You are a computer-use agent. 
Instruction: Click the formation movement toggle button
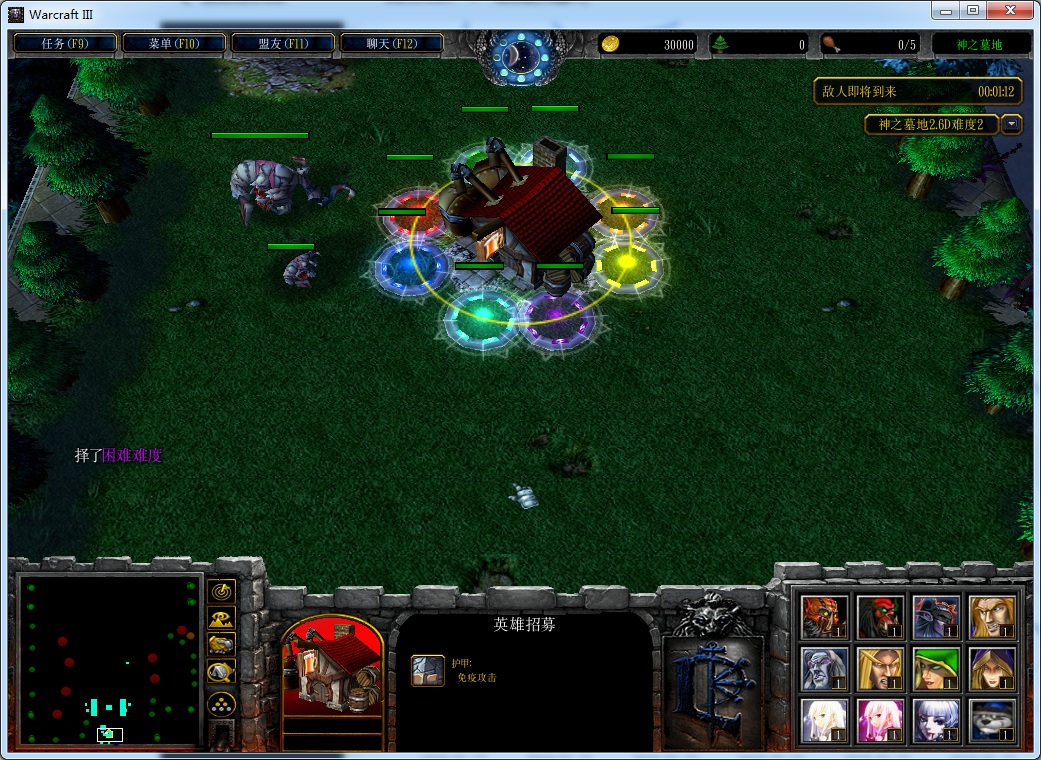click(221, 703)
